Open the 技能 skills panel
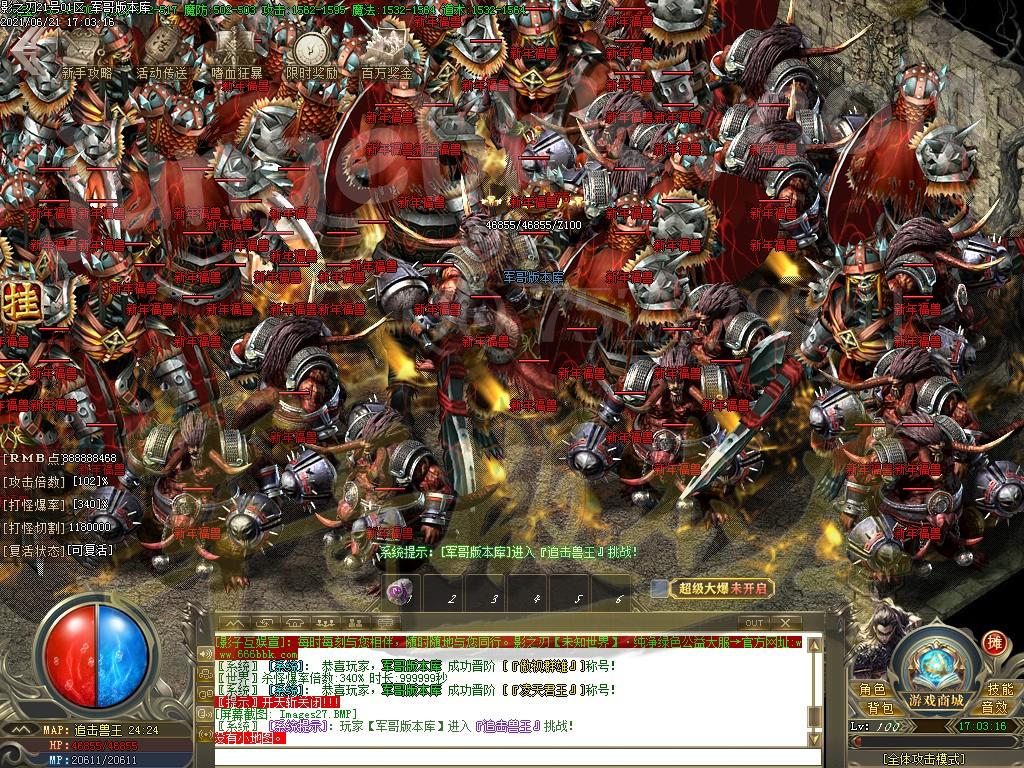 tap(1000, 689)
